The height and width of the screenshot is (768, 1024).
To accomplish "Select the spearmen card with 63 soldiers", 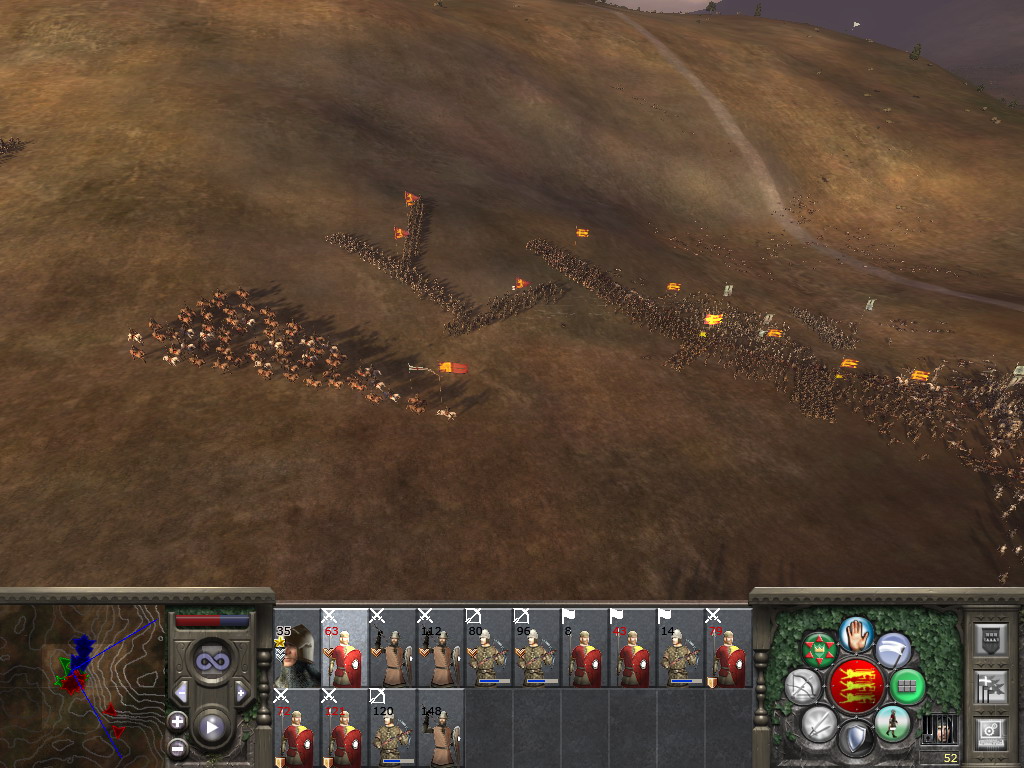I will coord(344,648).
